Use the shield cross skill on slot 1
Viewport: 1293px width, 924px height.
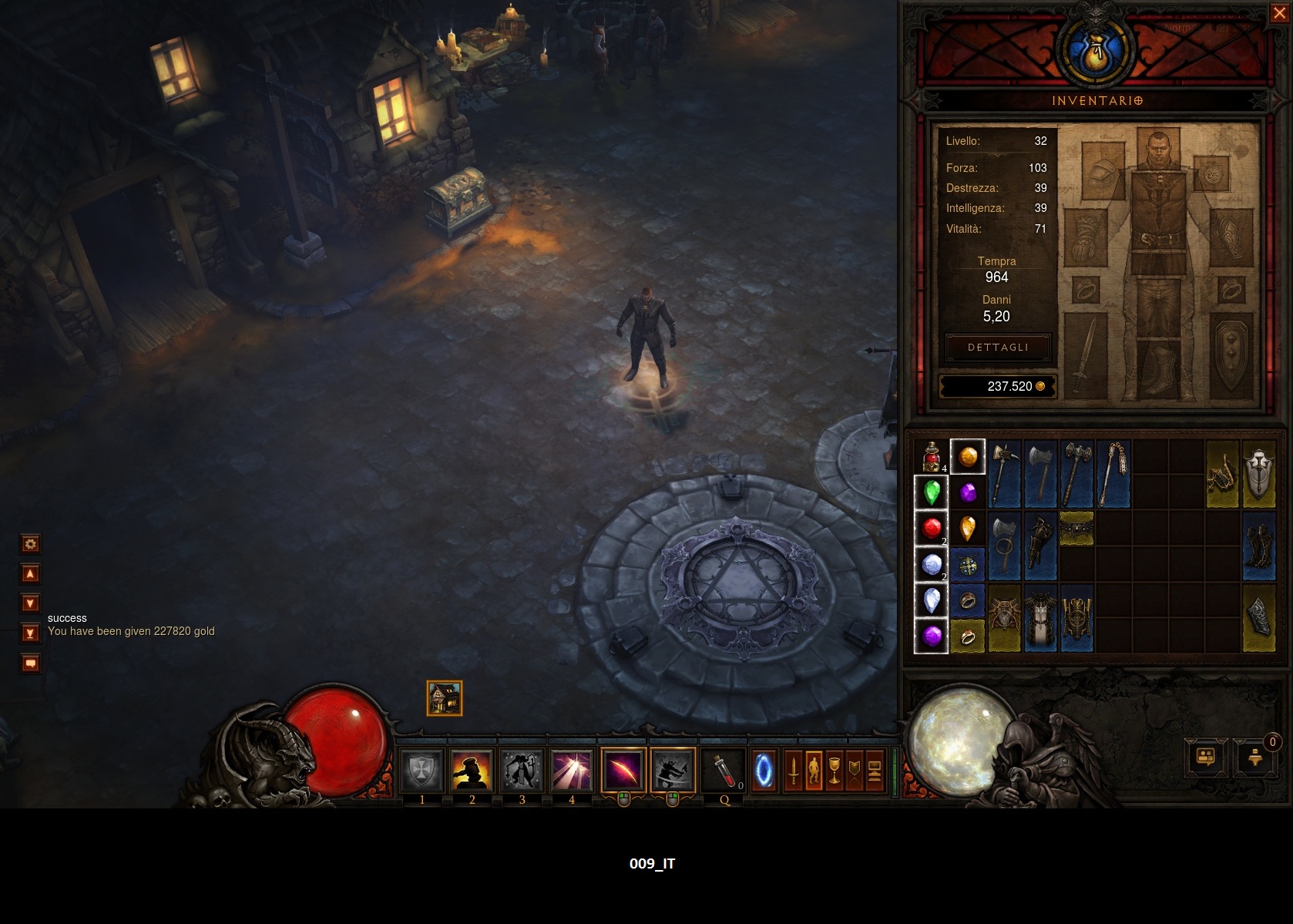tap(421, 770)
